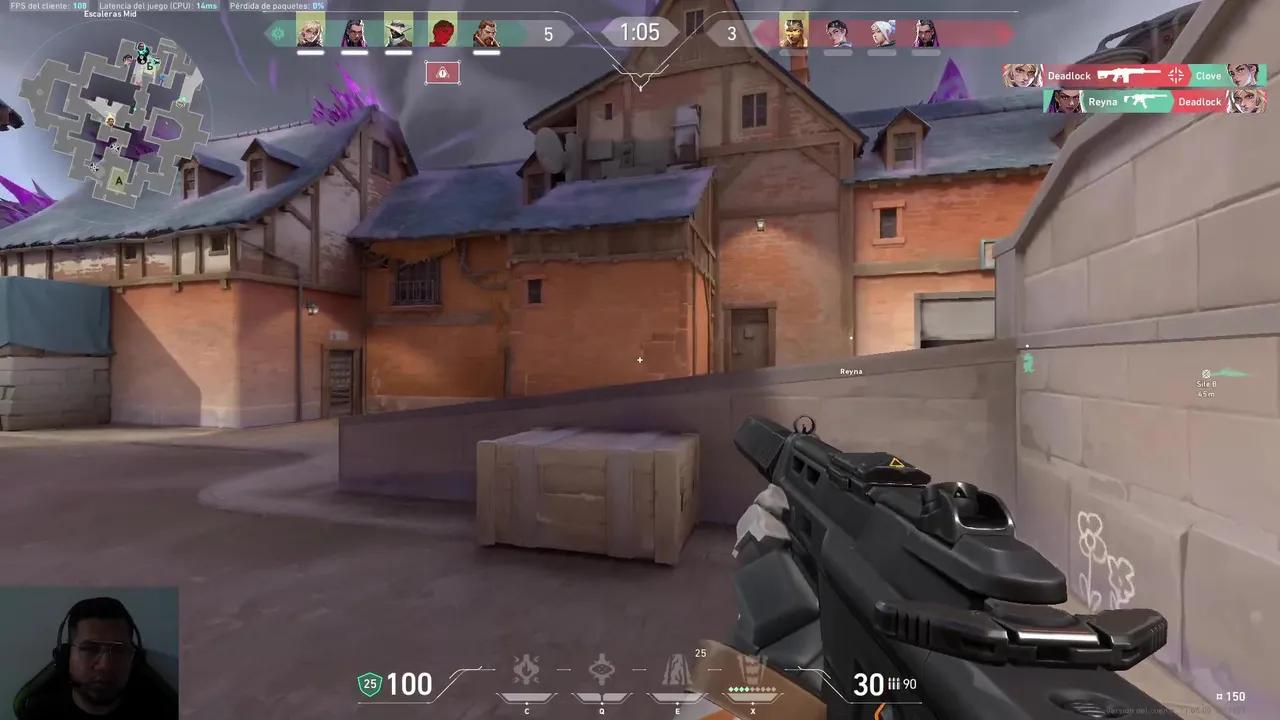Click the ally score showing 5
The image size is (1280, 720).
pos(548,33)
